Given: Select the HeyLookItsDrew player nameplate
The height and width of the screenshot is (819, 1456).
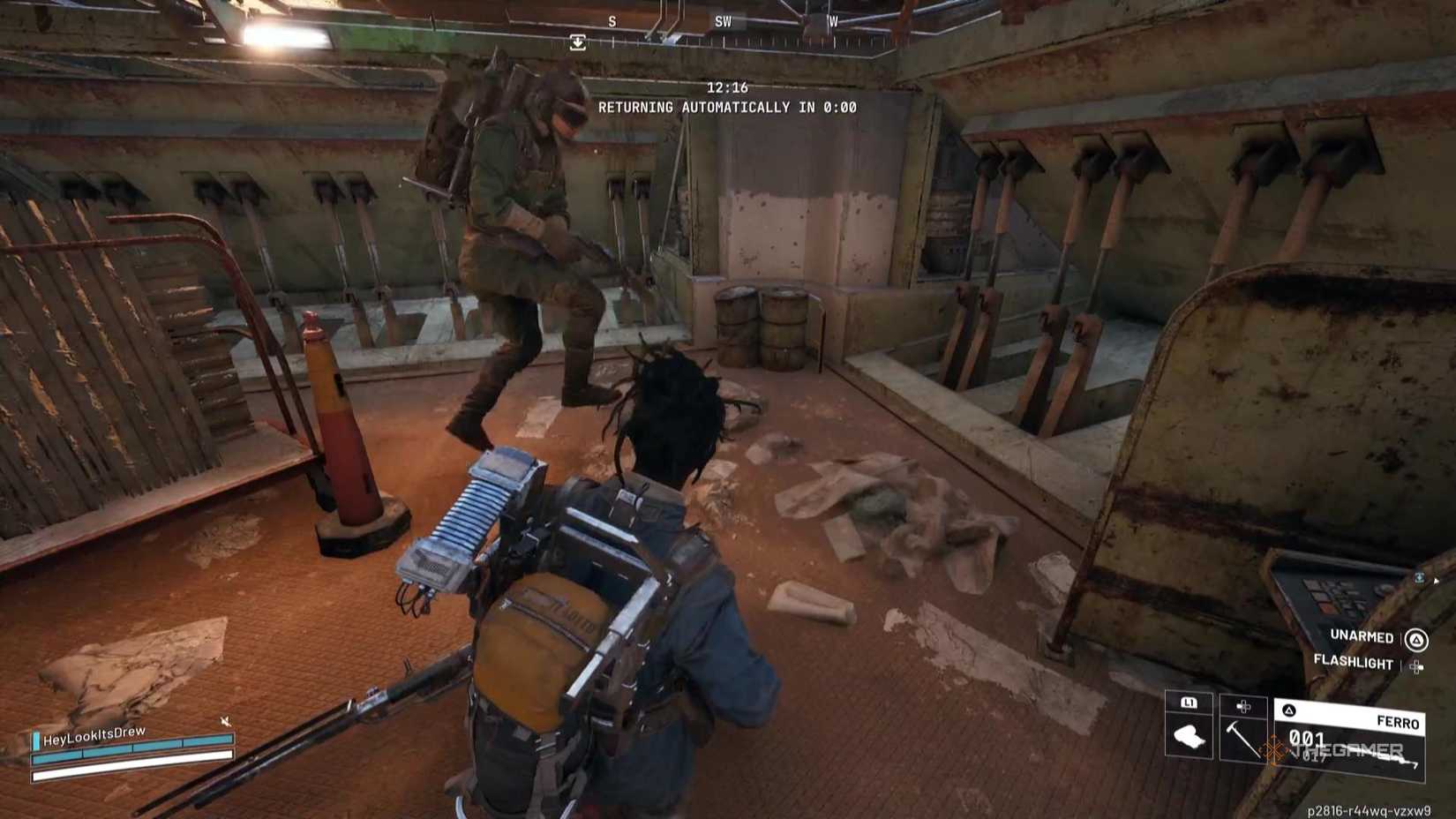Looking at the screenshot, I should coord(94,734).
